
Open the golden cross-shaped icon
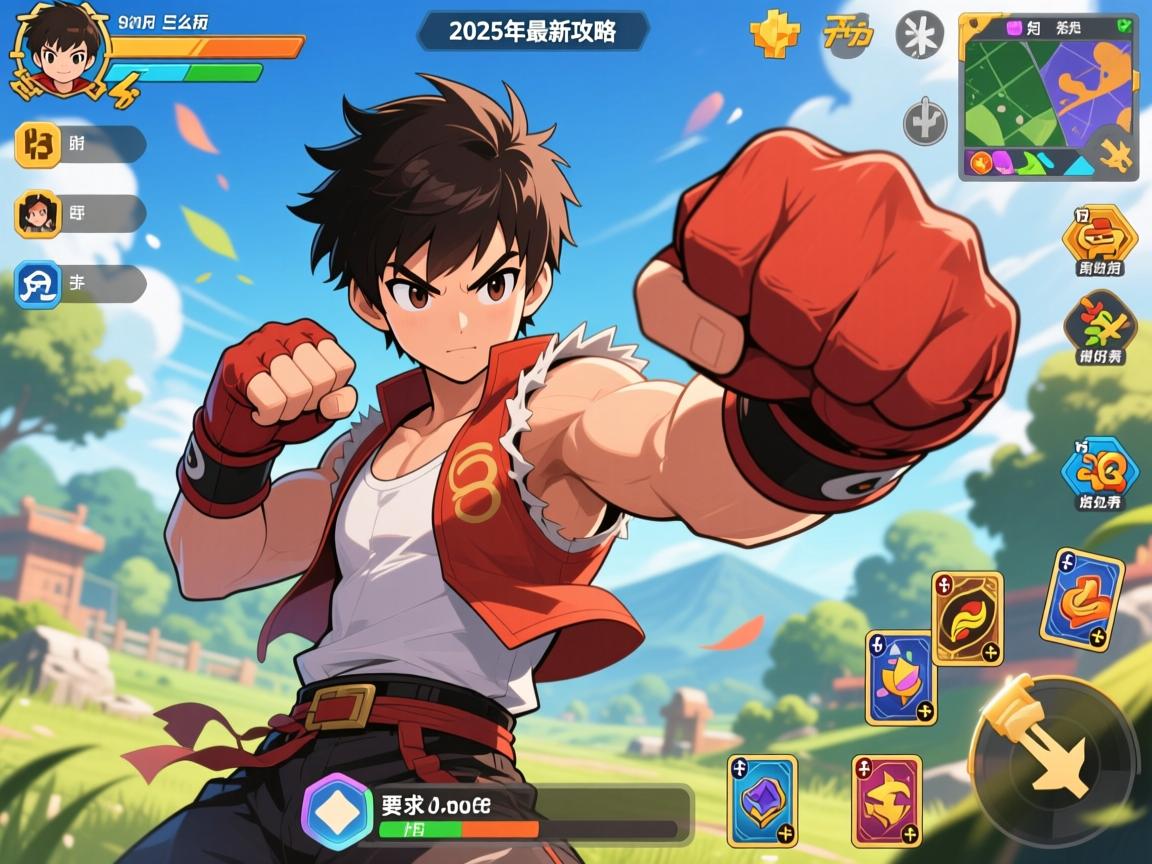(x=775, y=35)
